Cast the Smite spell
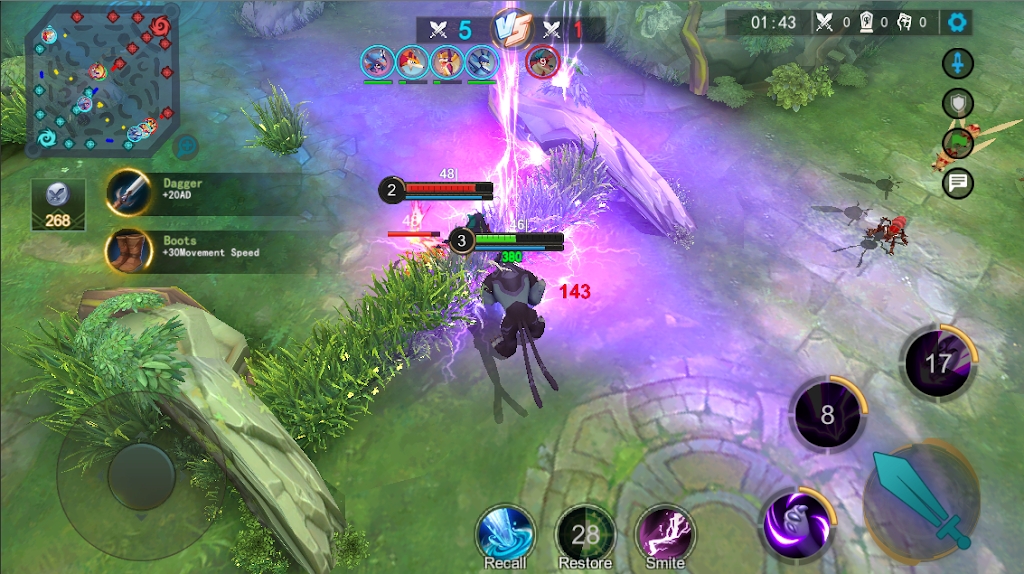 pos(665,532)
